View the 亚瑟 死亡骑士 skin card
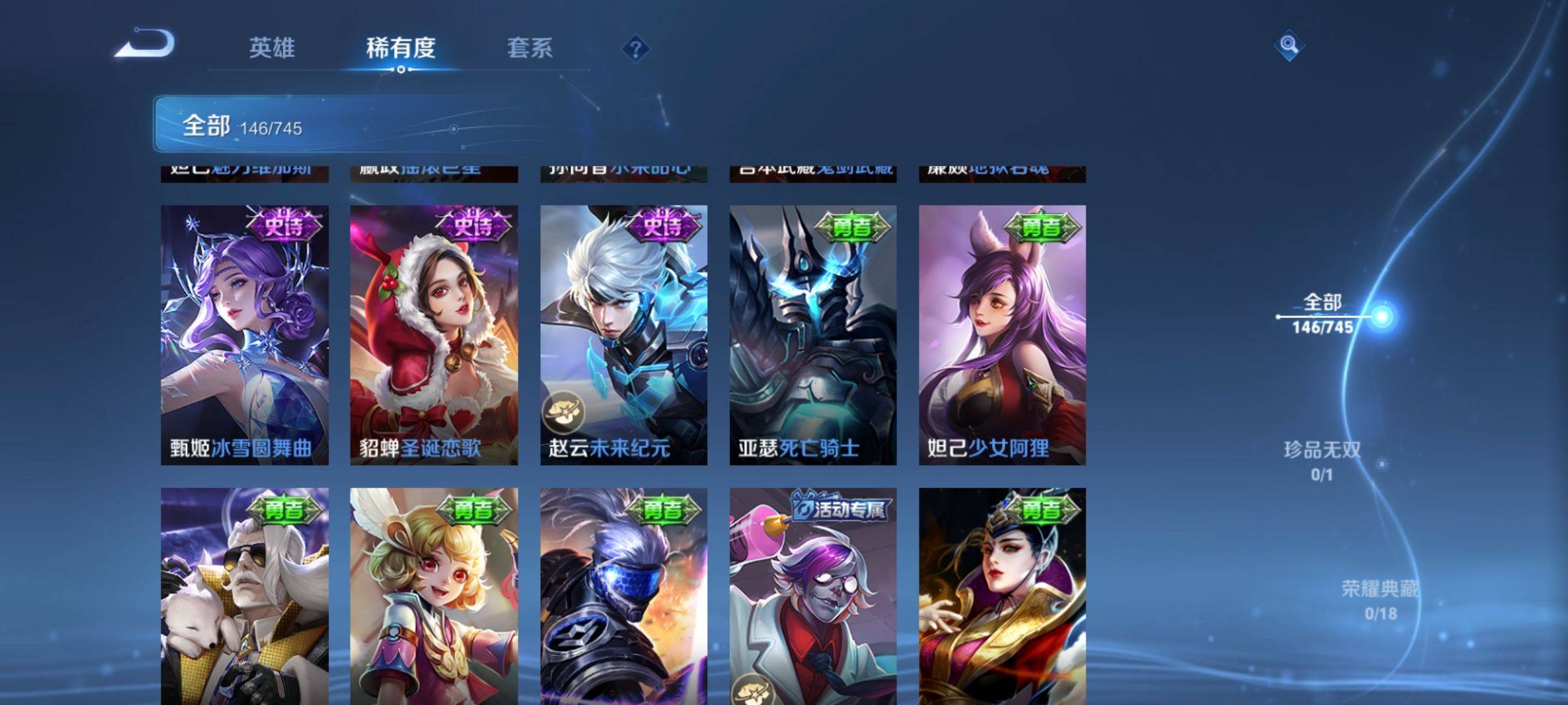The height and width of the screenshot is (705, 1568). (813, 334)
